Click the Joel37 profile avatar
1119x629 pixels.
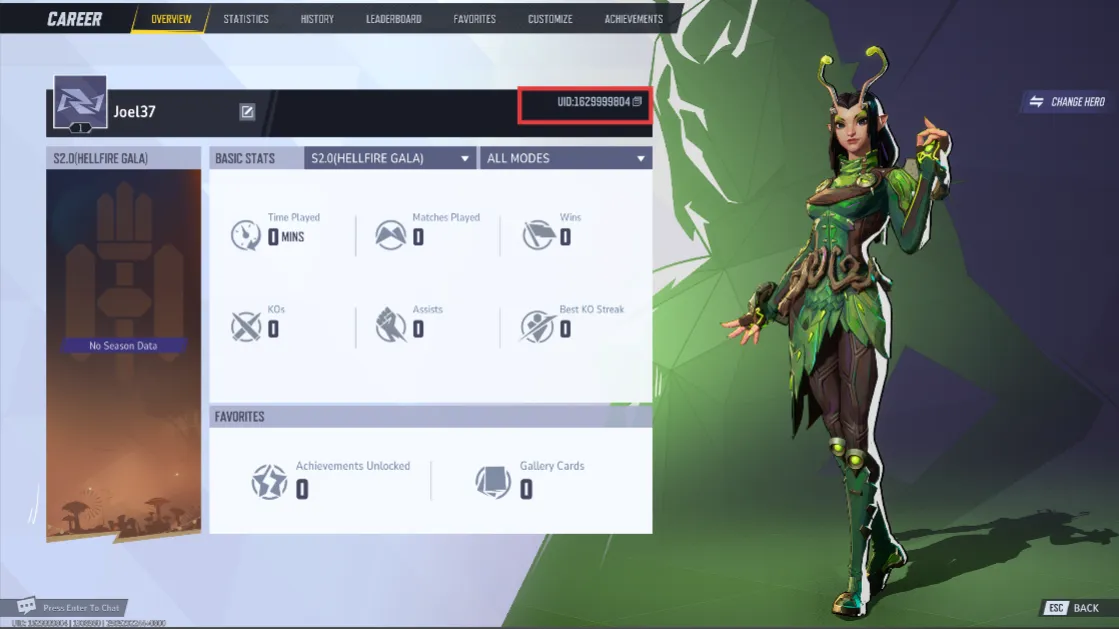[x=80, y=103]
